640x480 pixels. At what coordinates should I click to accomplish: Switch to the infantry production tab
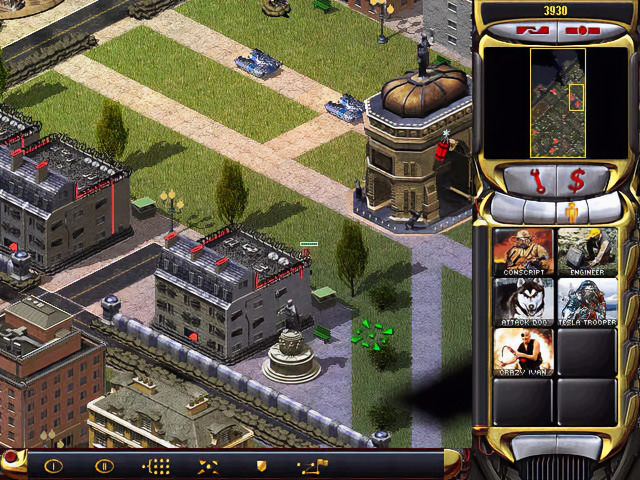click(x=572, y=211)
